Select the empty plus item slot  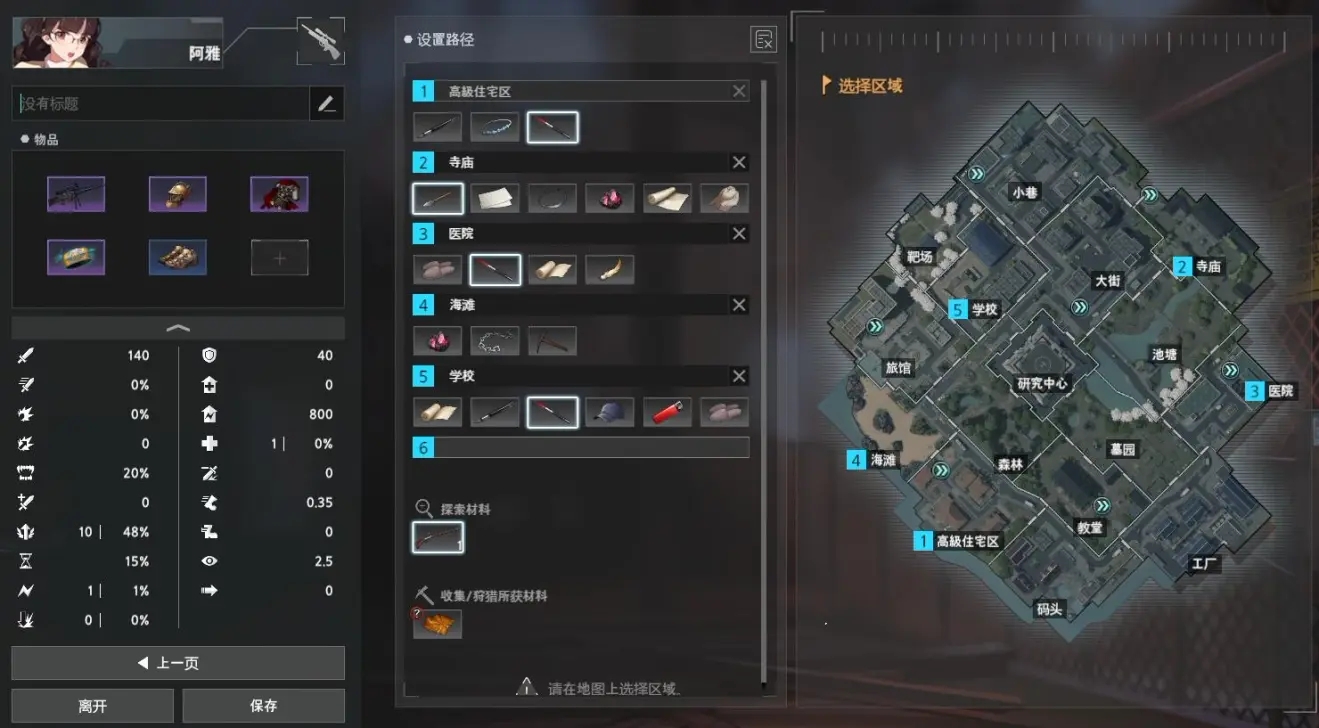coord(279,258)
